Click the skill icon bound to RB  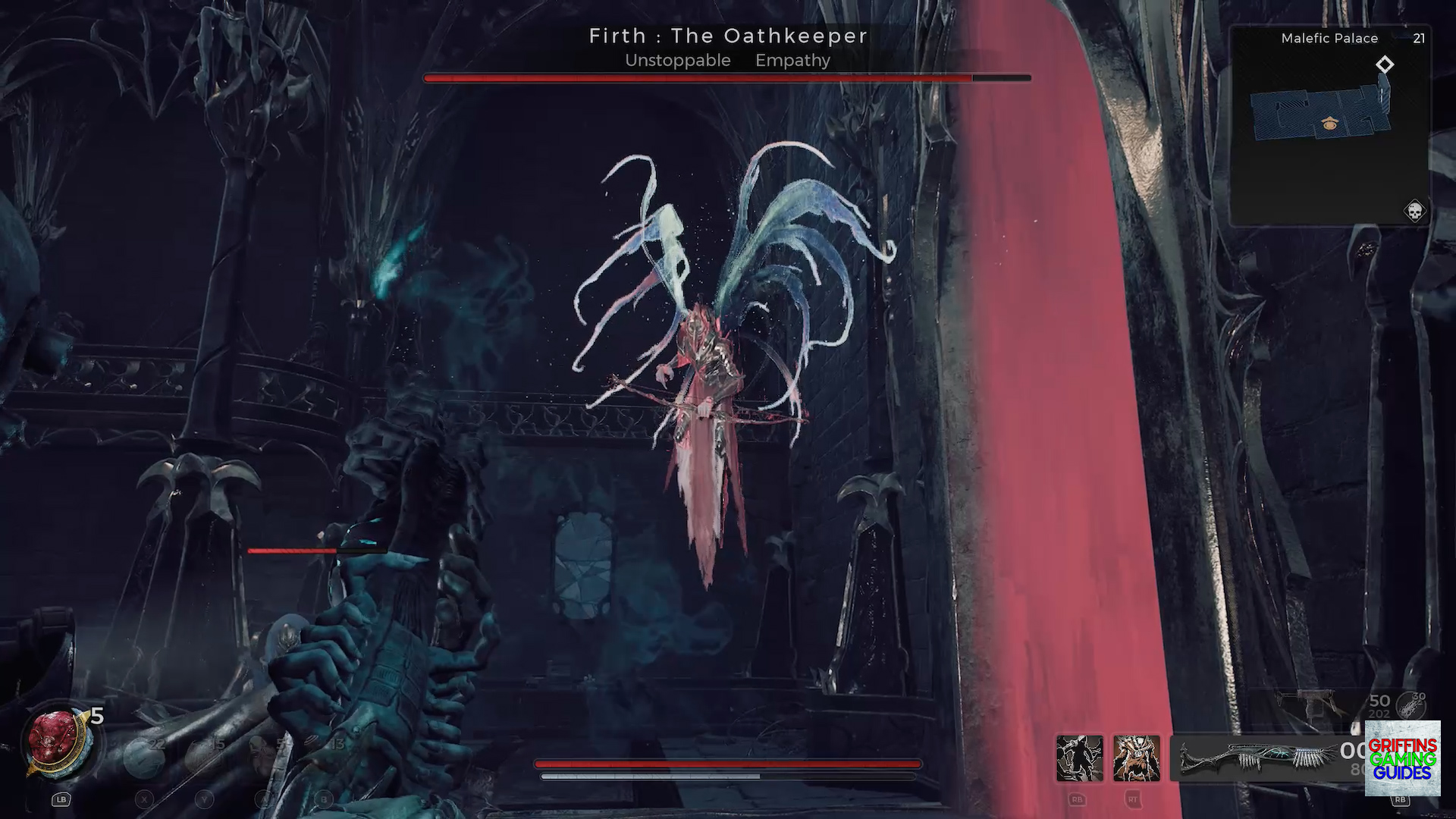coord(1078,759)
